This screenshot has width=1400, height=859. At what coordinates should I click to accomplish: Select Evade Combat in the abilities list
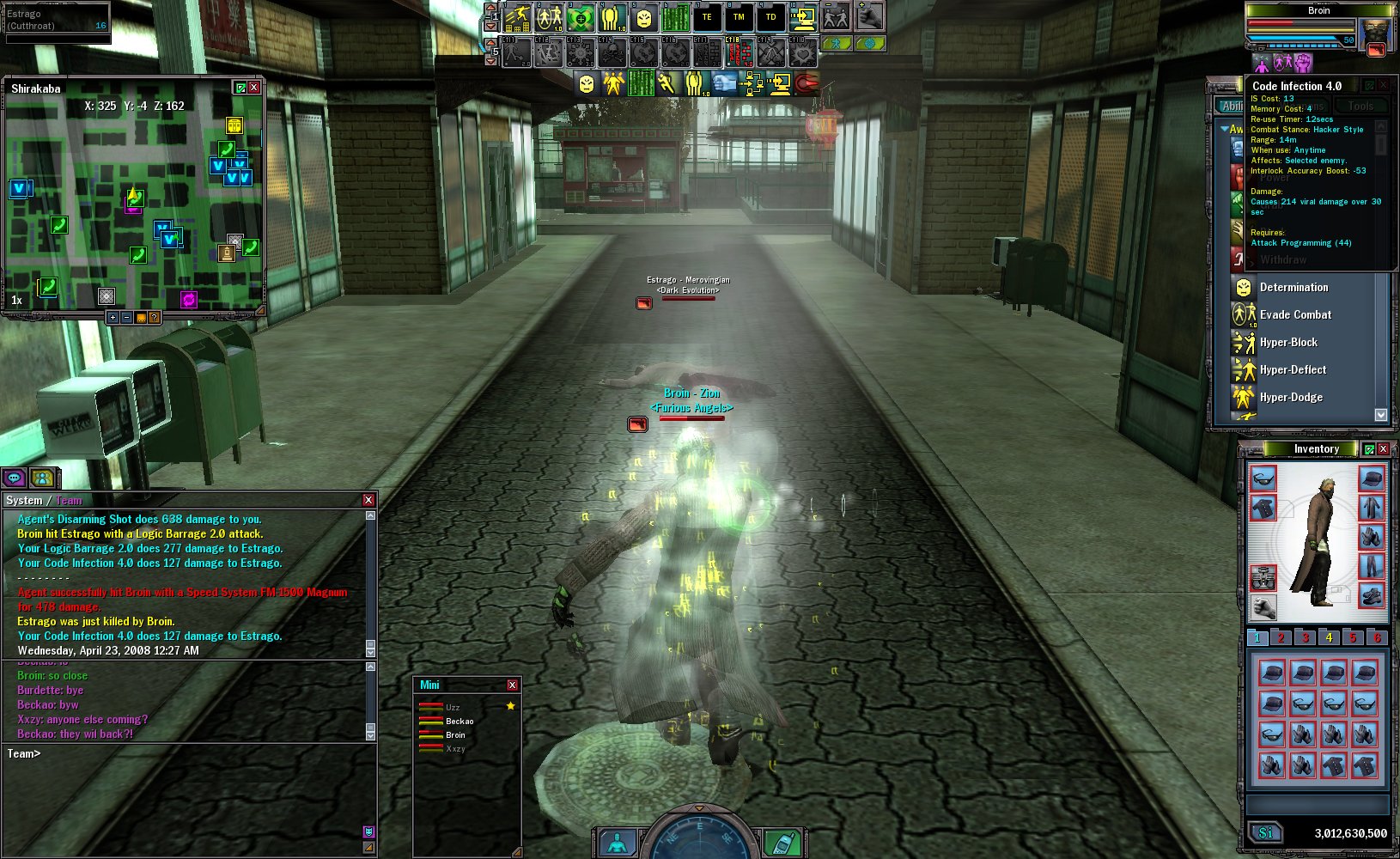pos(1295,315)
